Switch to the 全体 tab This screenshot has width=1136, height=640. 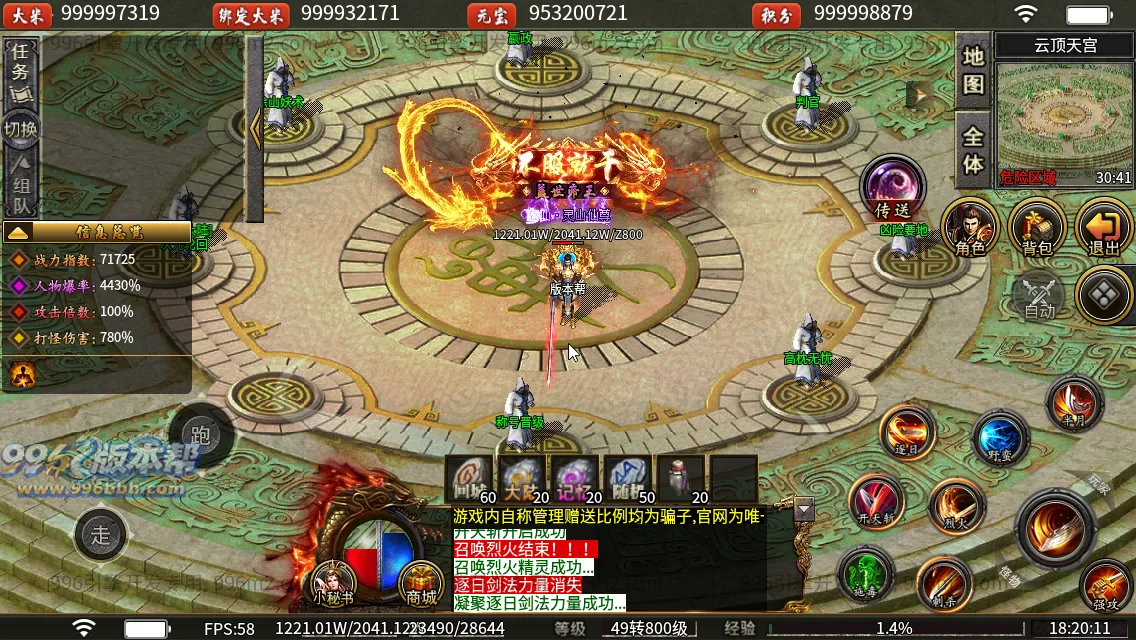[973, 149]
